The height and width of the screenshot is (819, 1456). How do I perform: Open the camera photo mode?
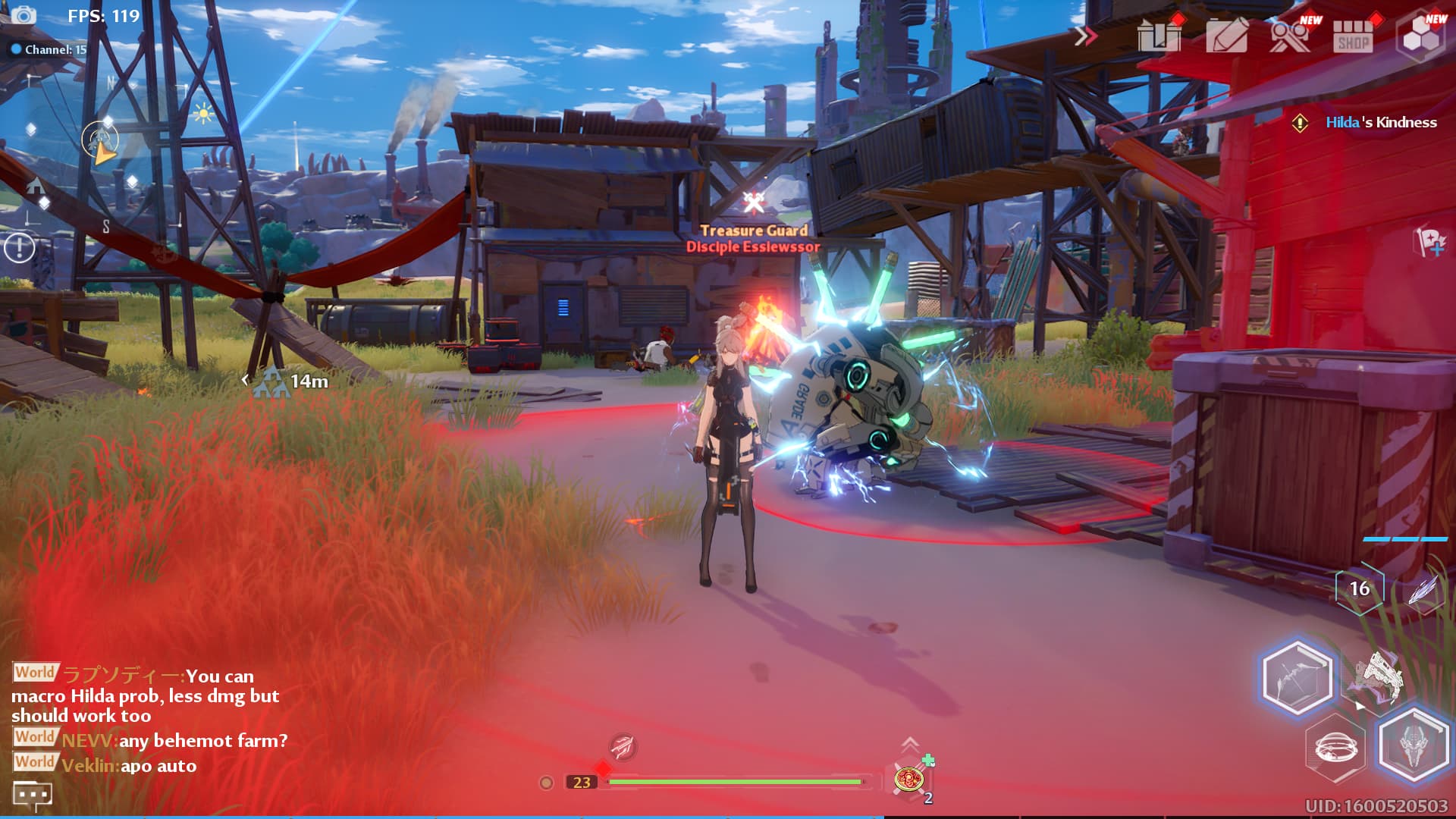(24, 15)
